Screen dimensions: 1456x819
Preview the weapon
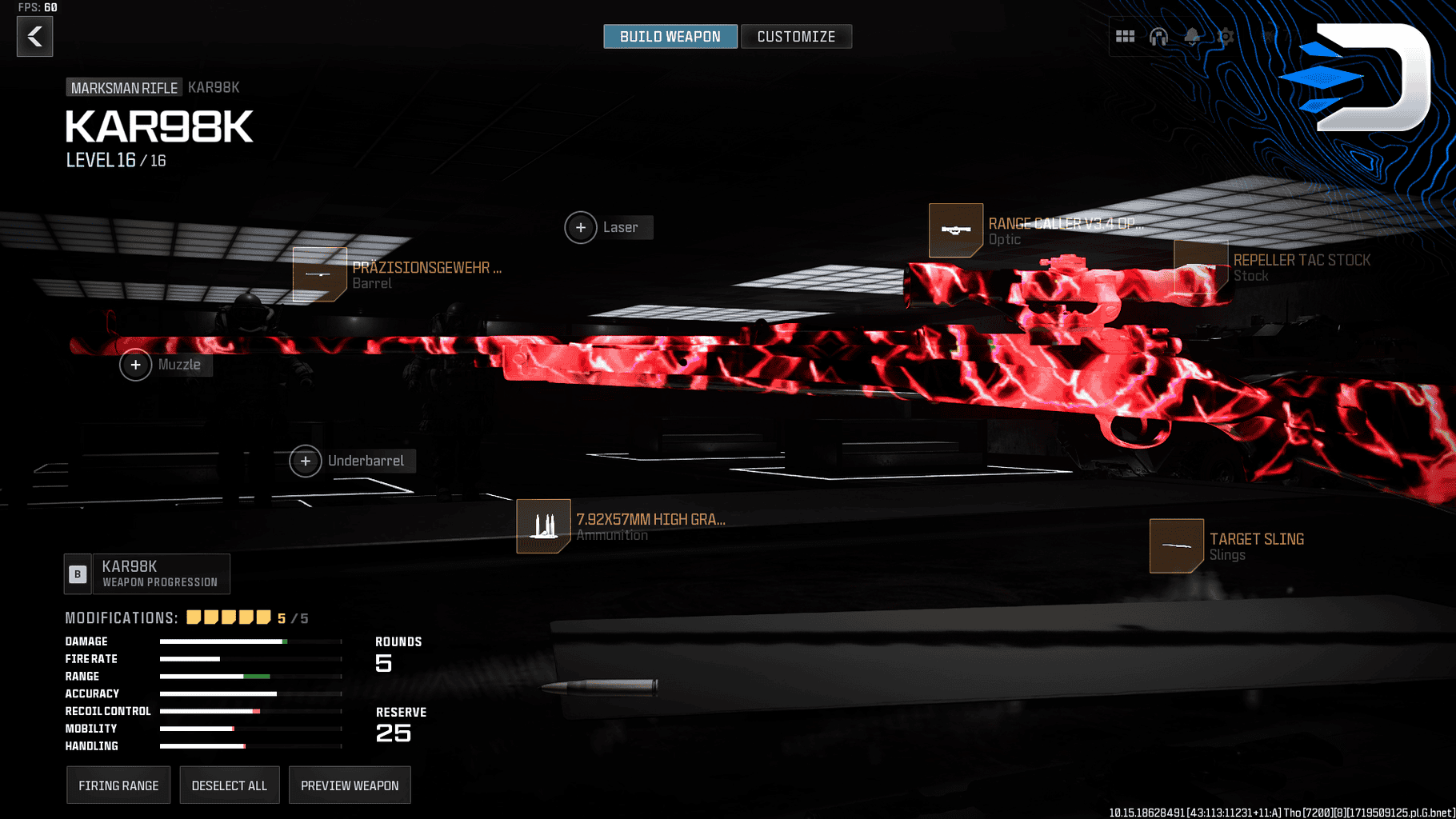[x=350, y=785]
